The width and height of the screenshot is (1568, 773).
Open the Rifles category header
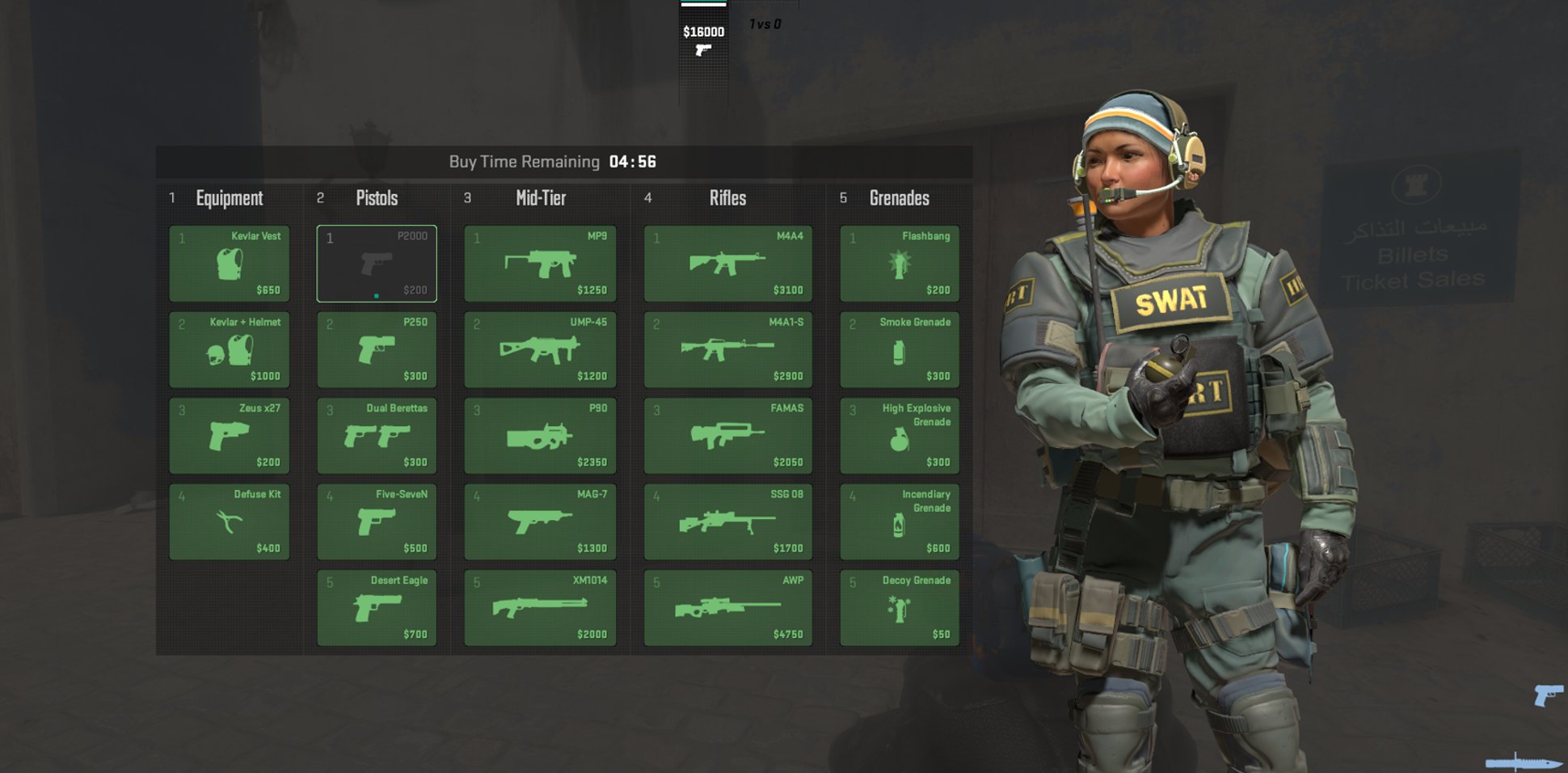(727, 198)
